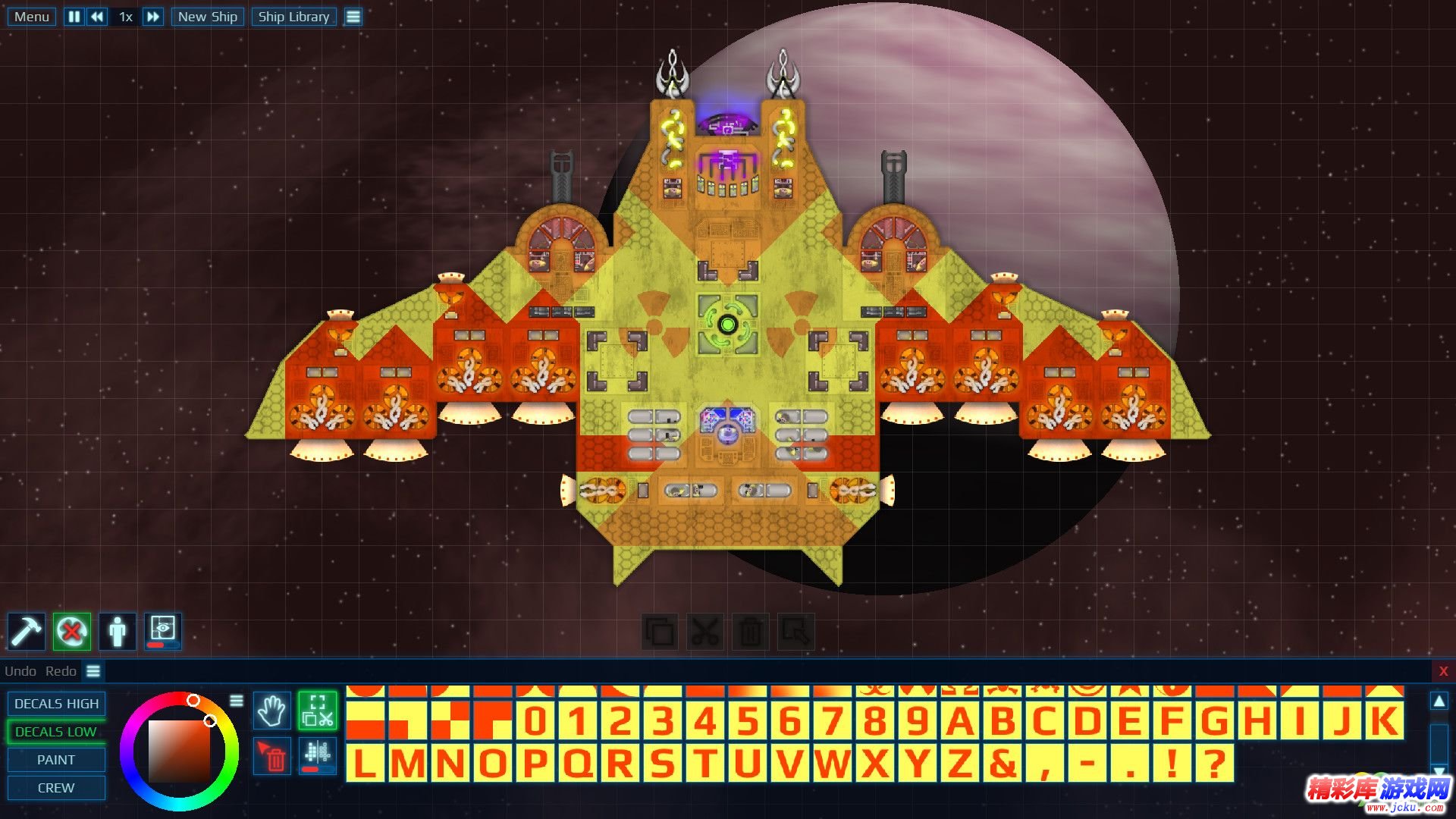Image resolution: width=1456 pixels, height=819 pixels.
Task: Switch to DECALS HIGH tab
Action: (56, 704)
